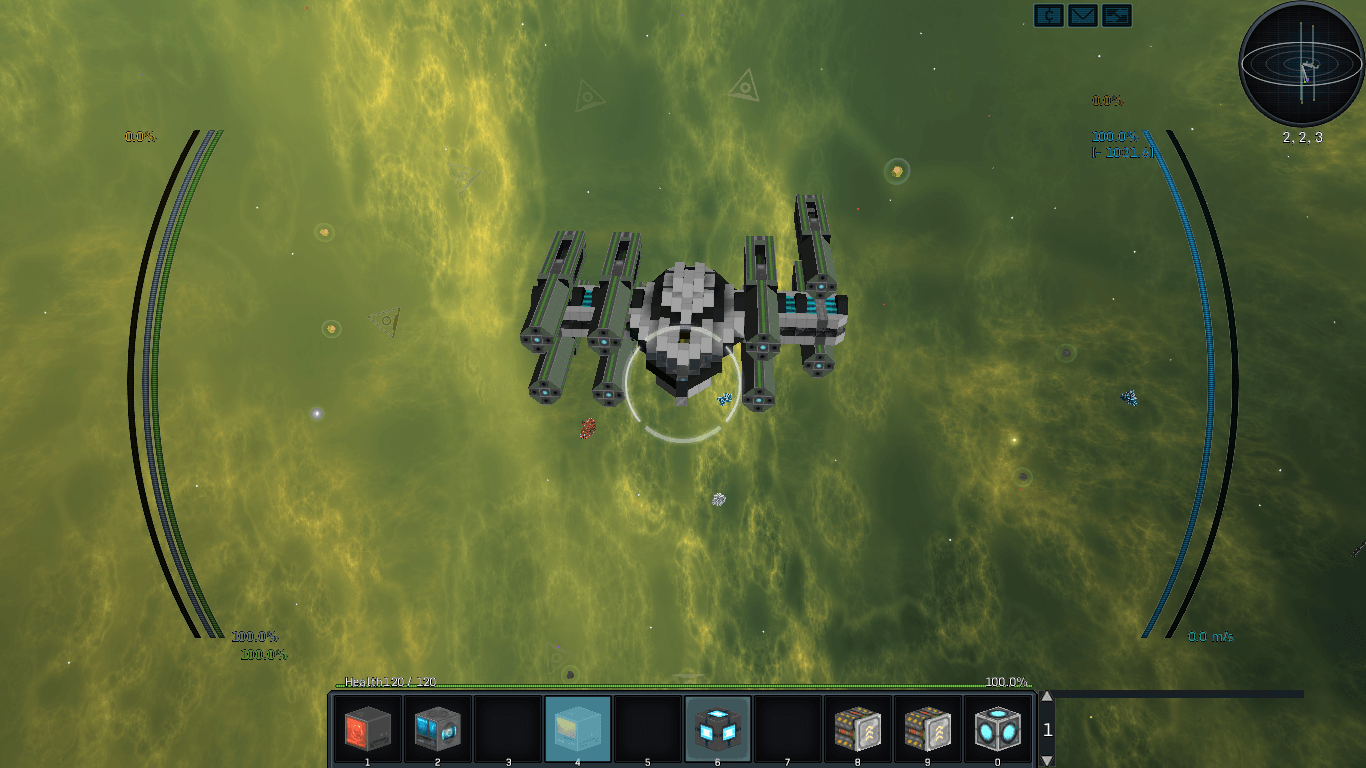The height and width of the screenshot is (768, 1366).
Task: Choose the highlighted cyan block in slot 4
Action: pos(577,729)
